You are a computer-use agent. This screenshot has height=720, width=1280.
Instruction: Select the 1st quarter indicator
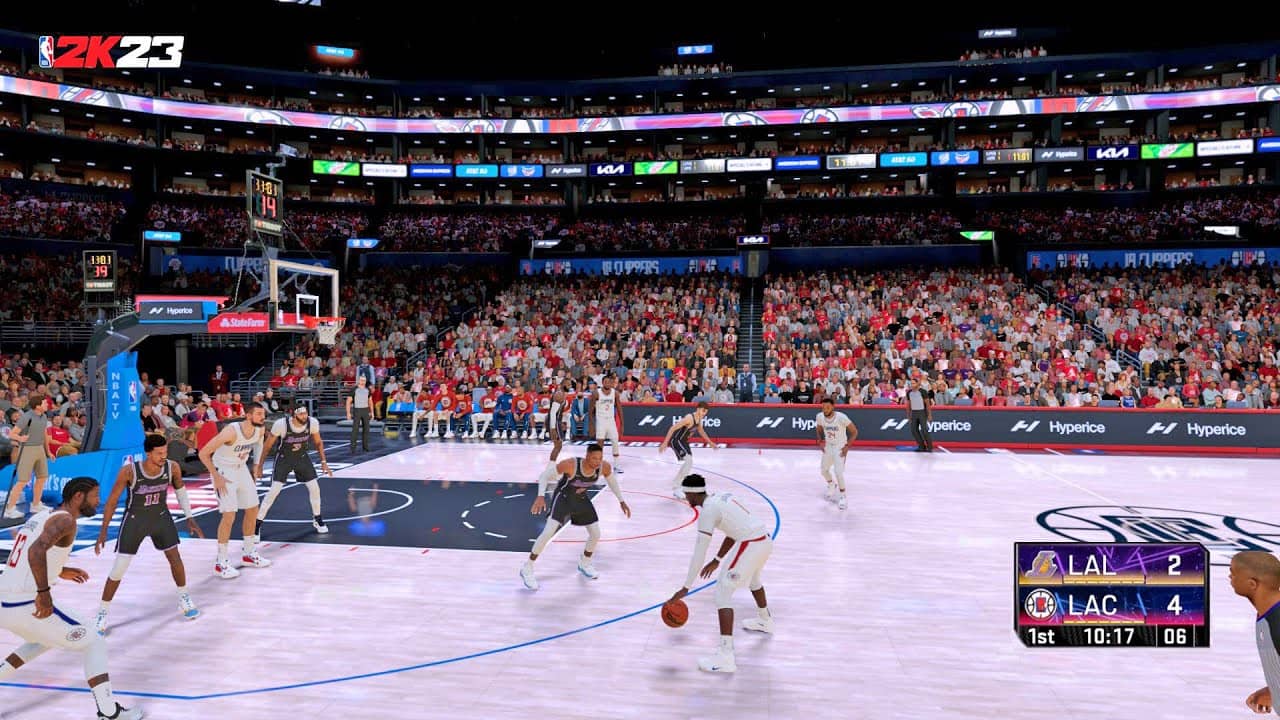(1040, 633)
